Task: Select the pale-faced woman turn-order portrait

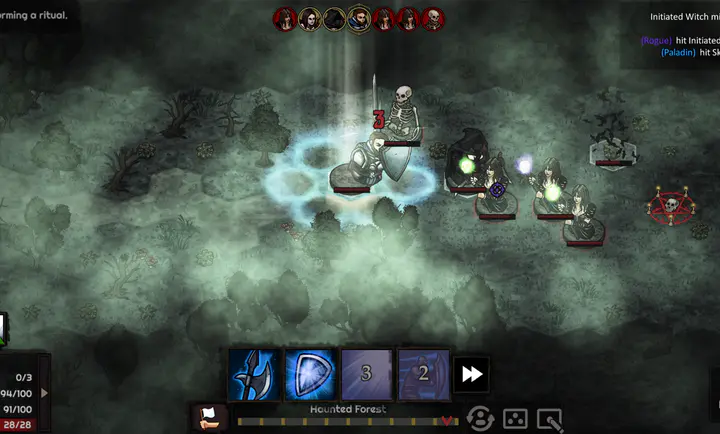Action: pos(311,18)
